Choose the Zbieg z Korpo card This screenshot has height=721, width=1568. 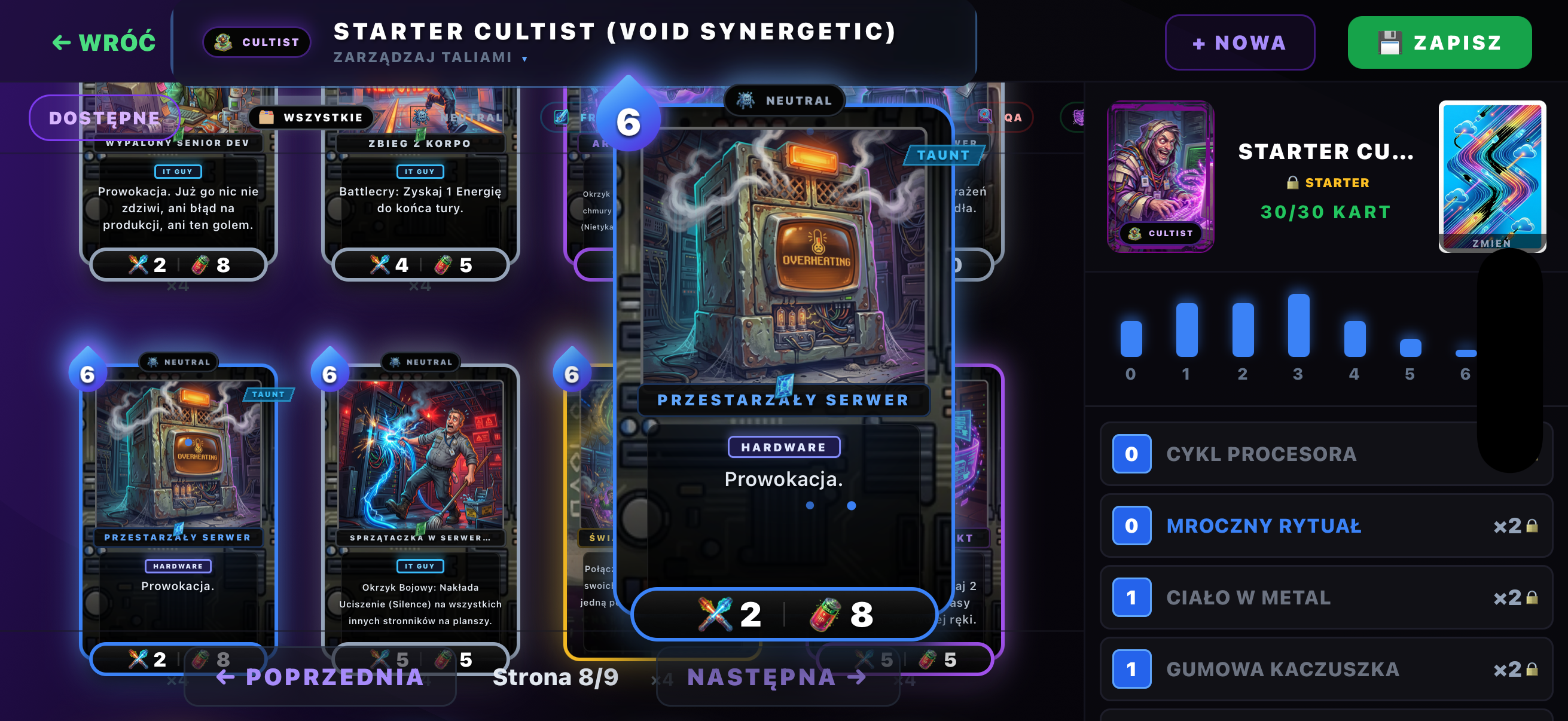[420, 201]
